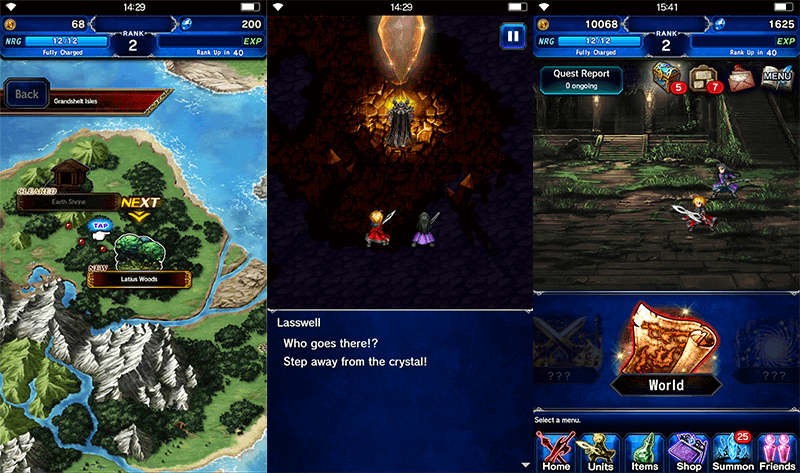Viewport: 800px width, 473px height.
Task: Advance Lasswell's dialogue with the arrow
Action: point(526,464)
